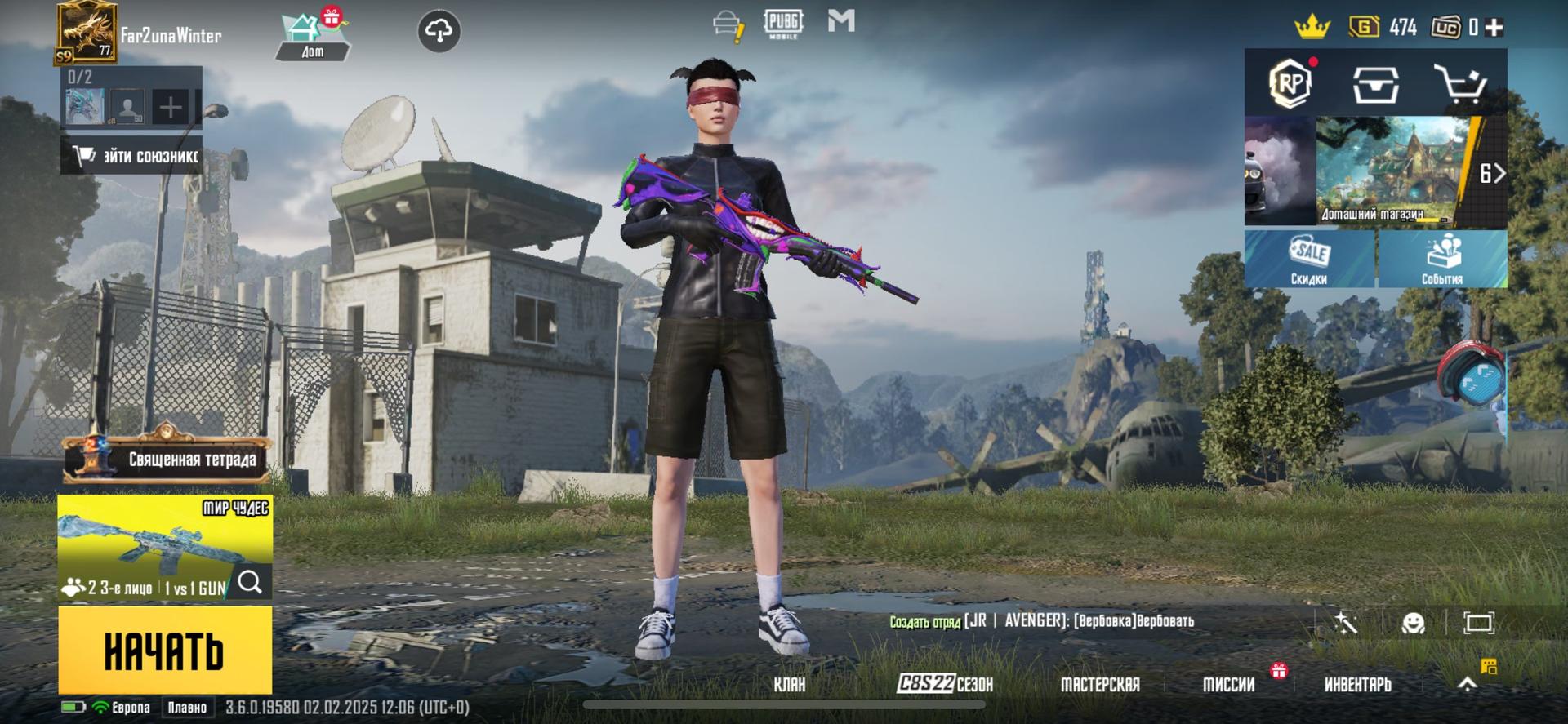Viewport: 1568px width, 724px height.
Task: Open the shopping cart store
Action: tap(1460, 84)
